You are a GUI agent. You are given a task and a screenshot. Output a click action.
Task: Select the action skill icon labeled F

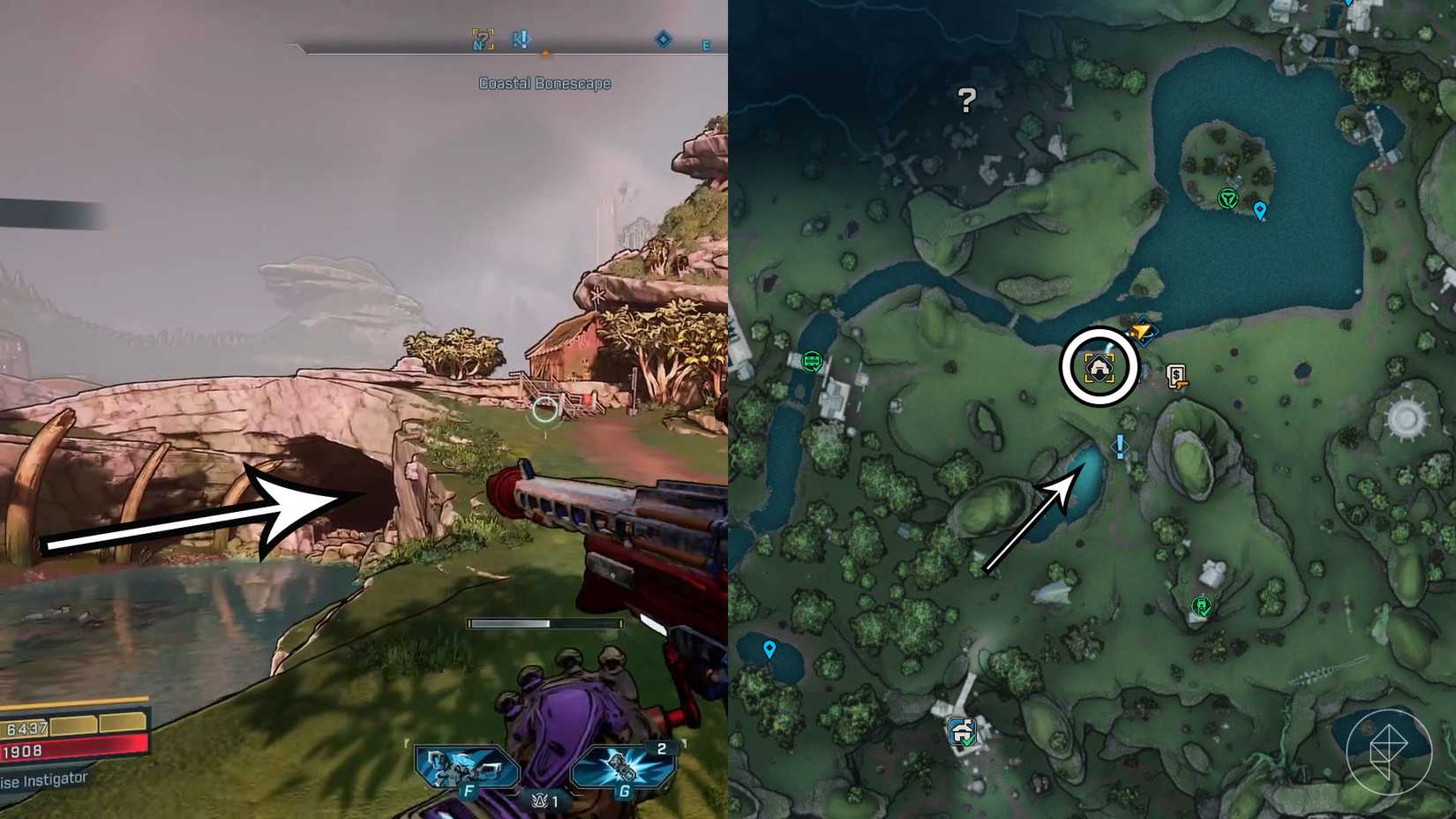click(x=468, y=768)
